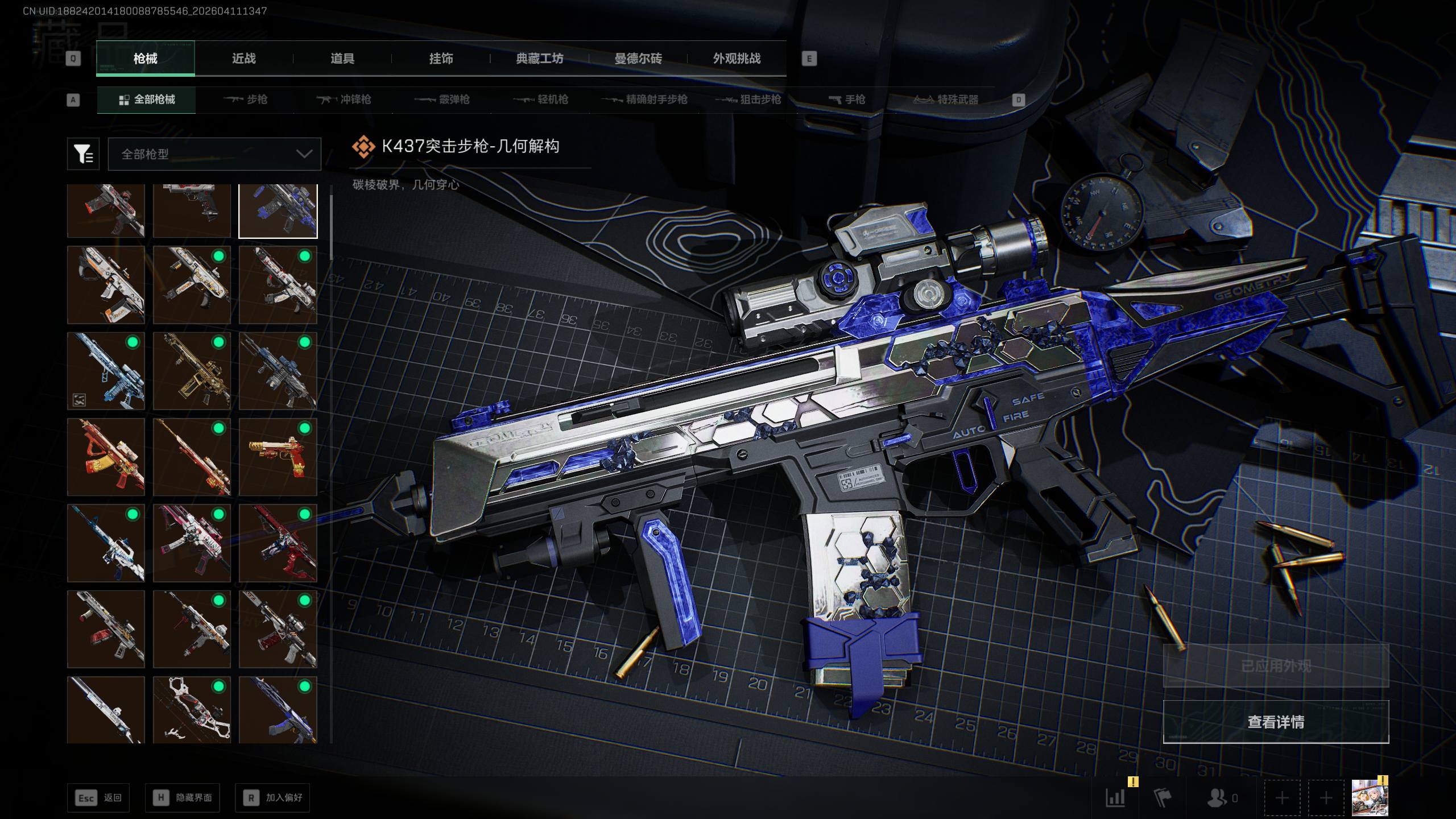
Task: Switch to the 近战 melee tab
Action: coord(243,59)
